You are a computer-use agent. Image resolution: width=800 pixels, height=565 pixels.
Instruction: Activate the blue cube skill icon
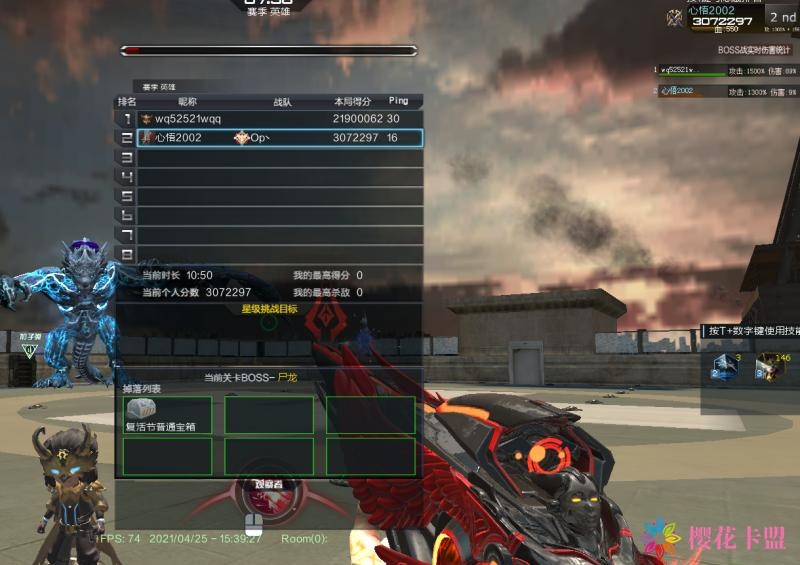[723, 367]
